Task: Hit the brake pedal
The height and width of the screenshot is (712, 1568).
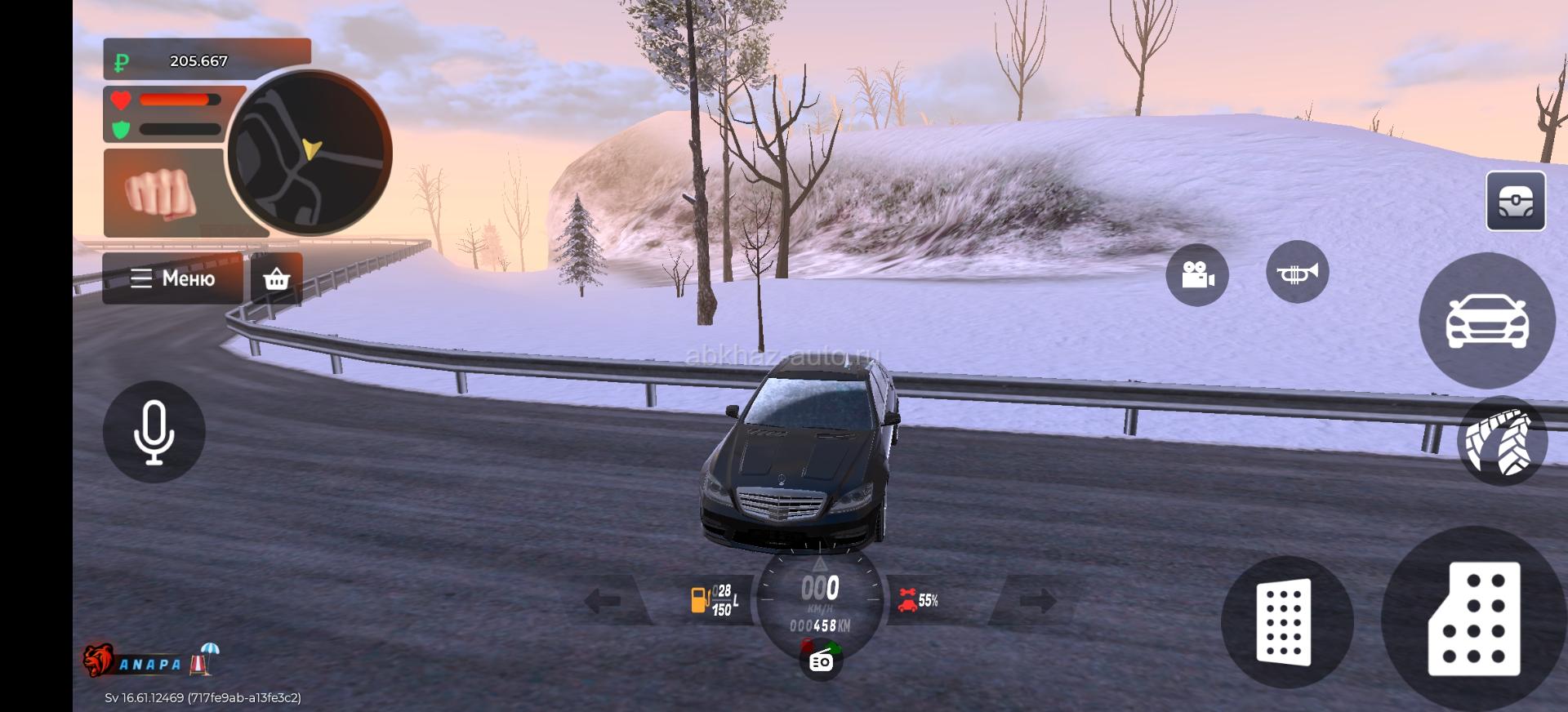Action: (x=1285, y=621)
